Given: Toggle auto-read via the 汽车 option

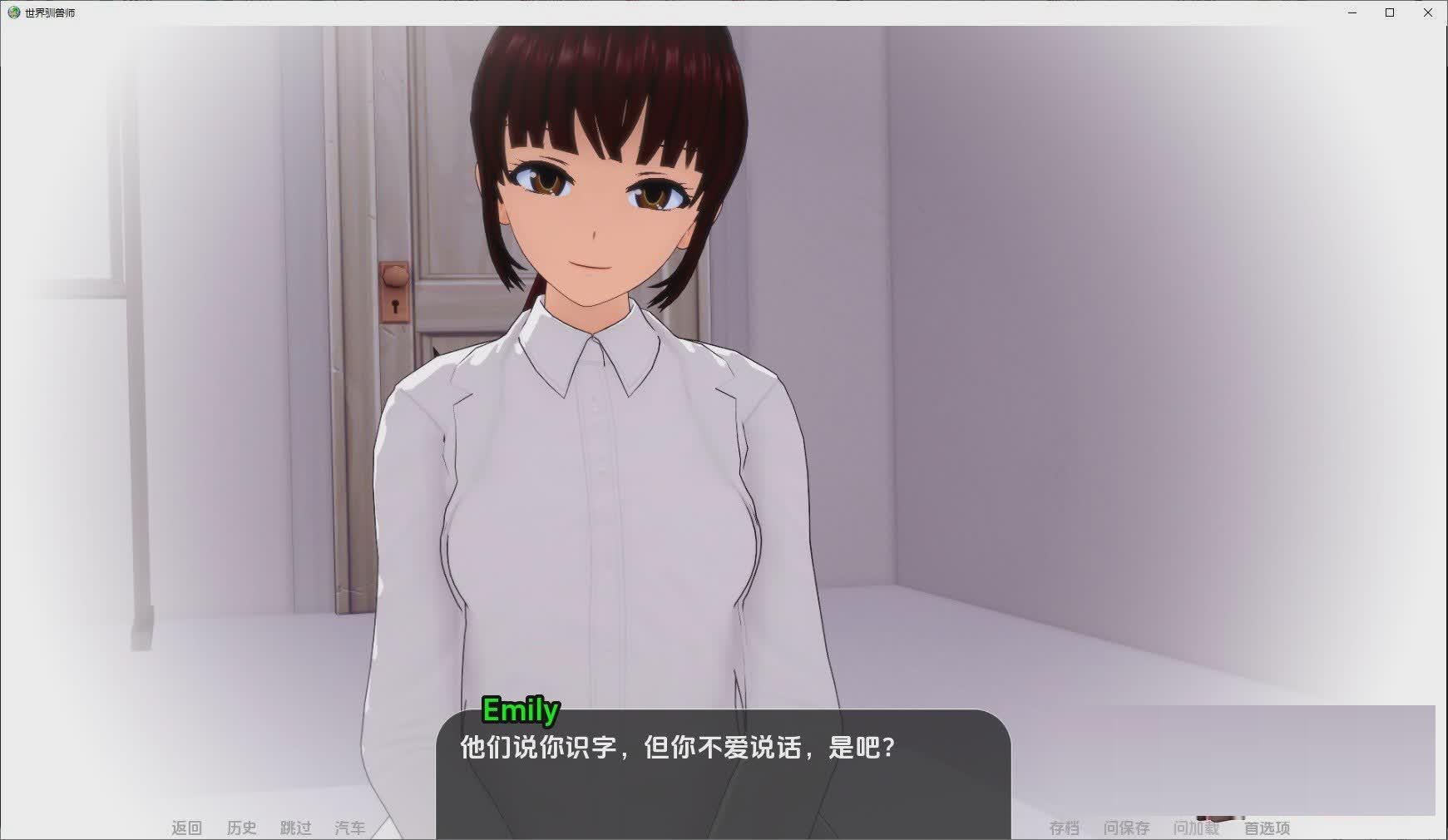Looking at the screenshot, I should pyautogui.click(x=349, y=828).
